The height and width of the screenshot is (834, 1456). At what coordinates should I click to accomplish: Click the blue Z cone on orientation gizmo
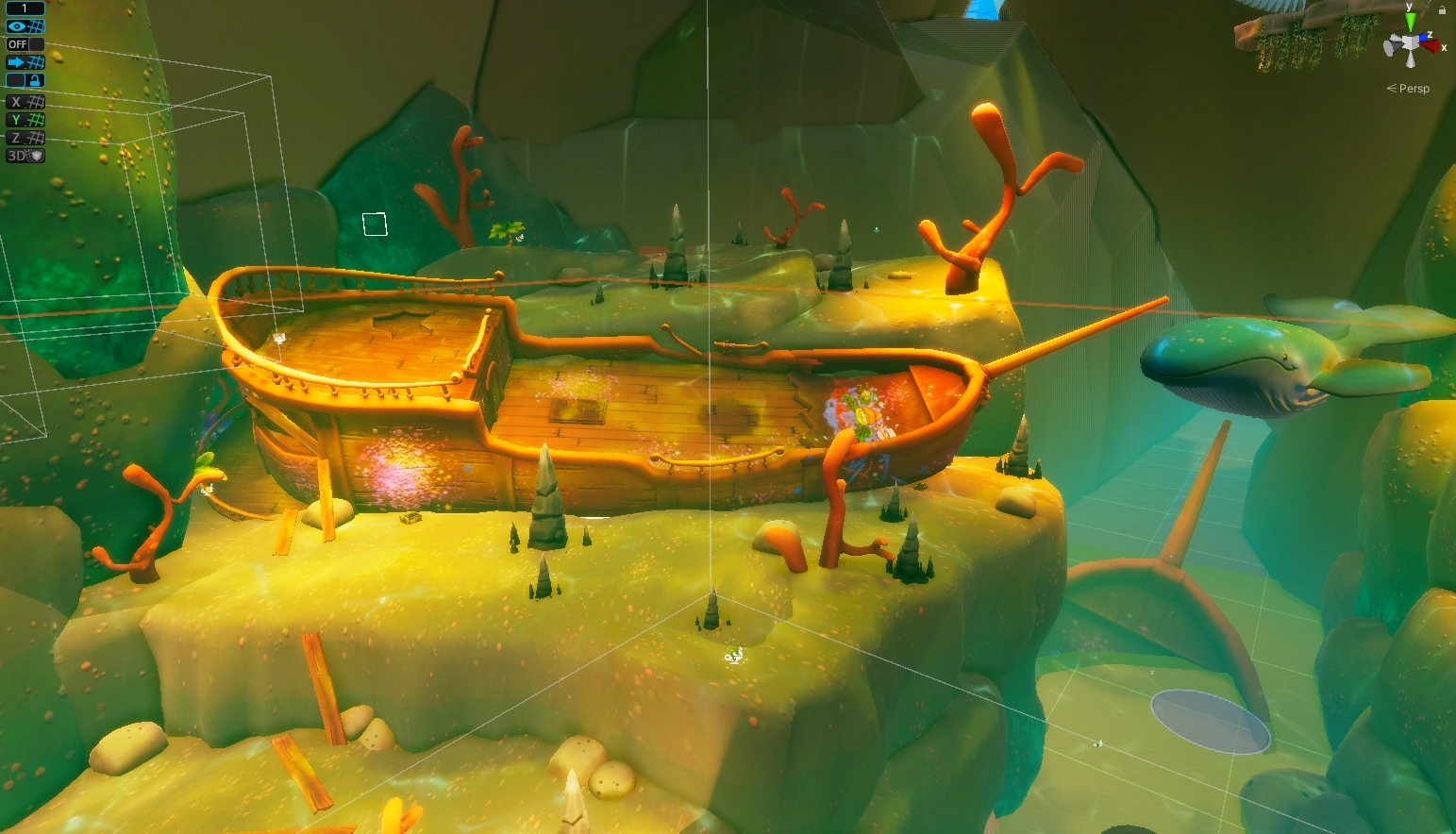click(x=1424, y=37)
